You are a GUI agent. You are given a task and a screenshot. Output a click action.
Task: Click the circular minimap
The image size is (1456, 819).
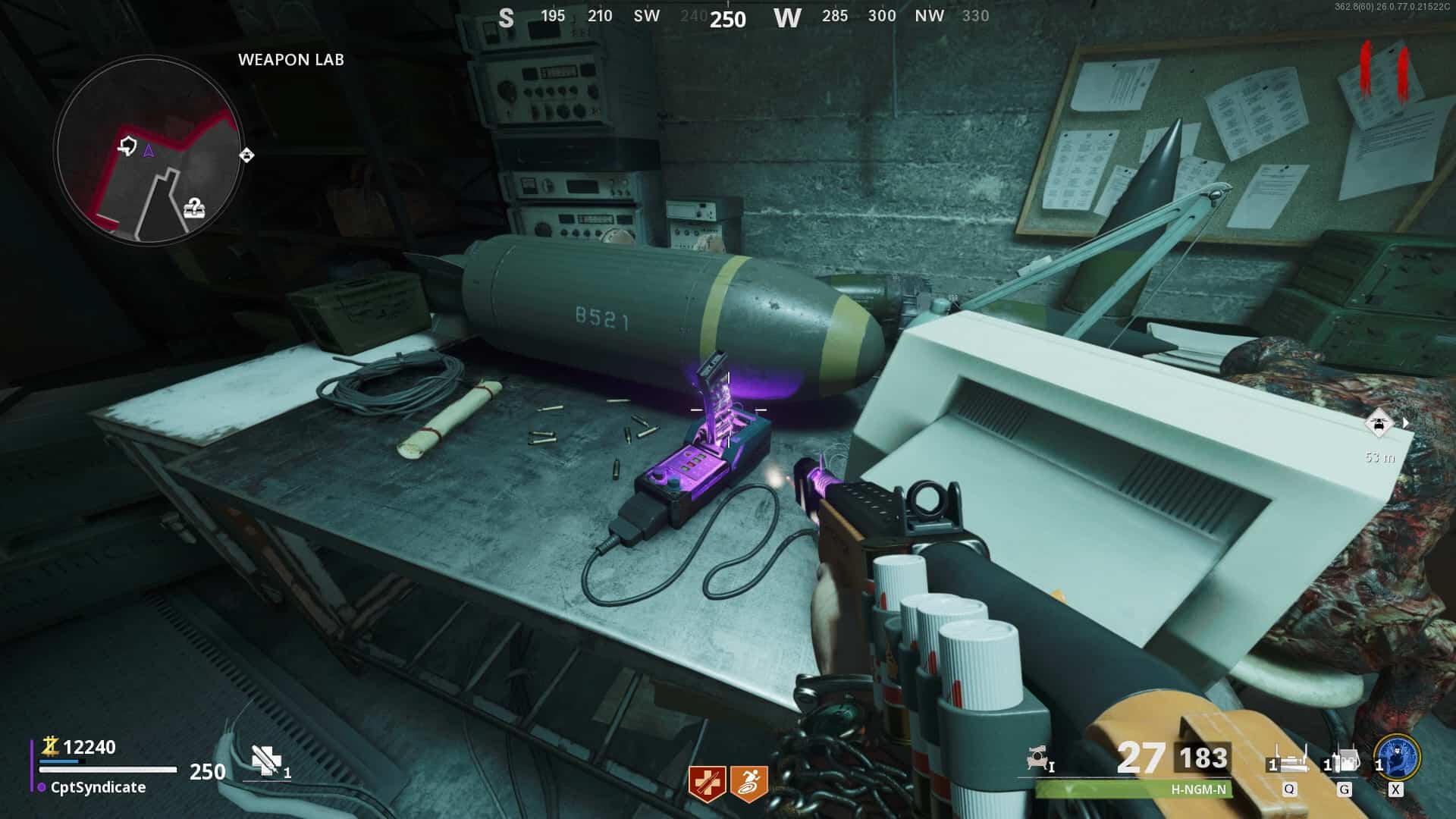pos(149,152)
